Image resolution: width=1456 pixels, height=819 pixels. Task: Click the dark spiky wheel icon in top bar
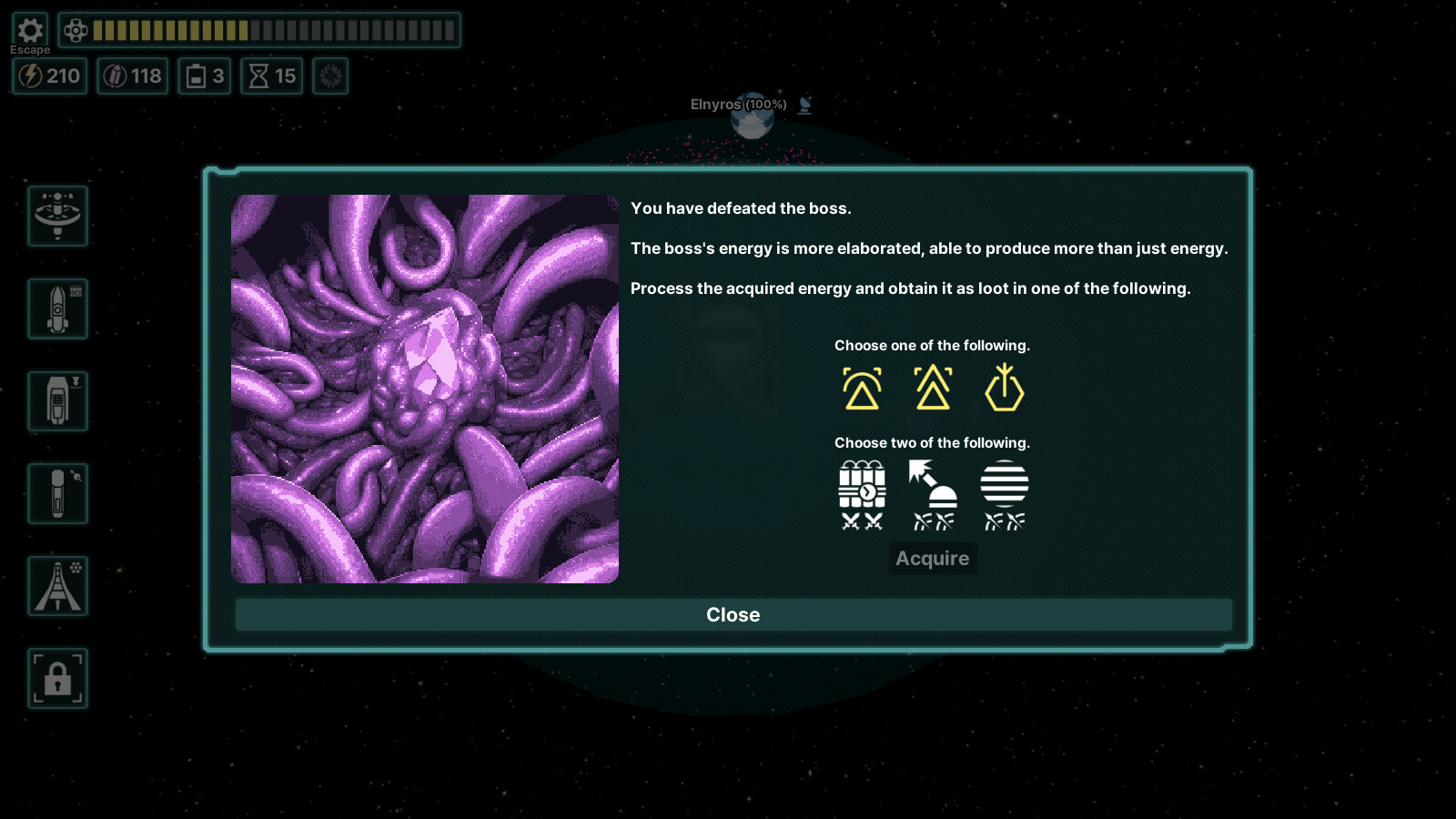330,76
